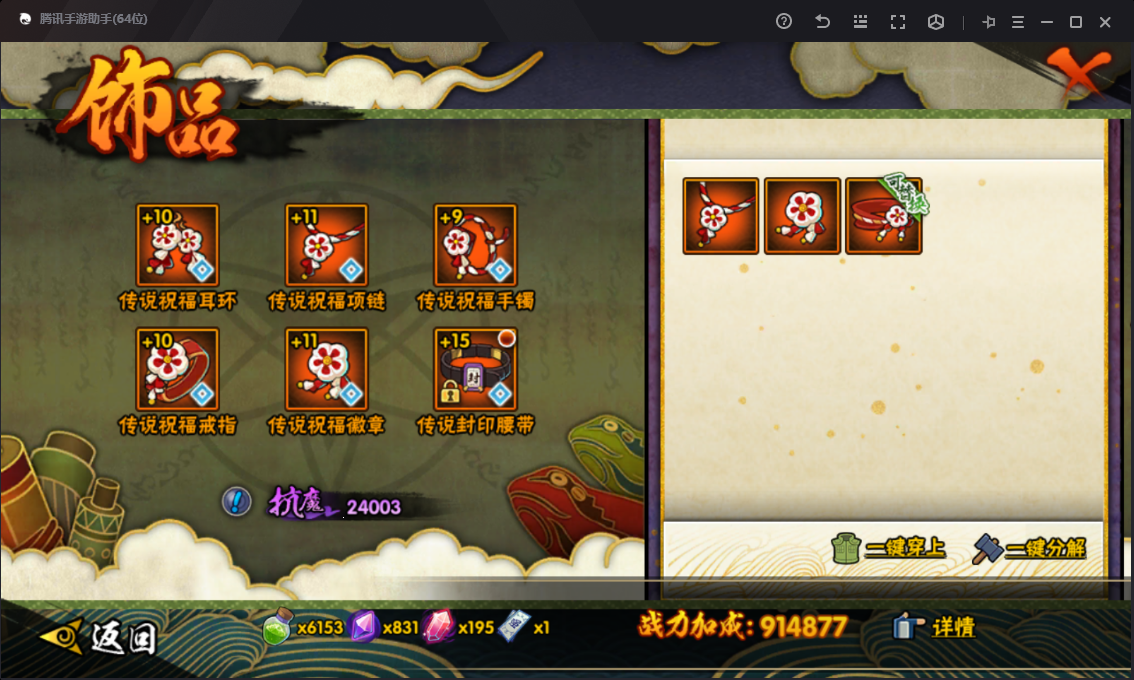Open the 传说祝福手镯 bracelet slot
This screenshot has width=1134, height=680.
point(476,246)
